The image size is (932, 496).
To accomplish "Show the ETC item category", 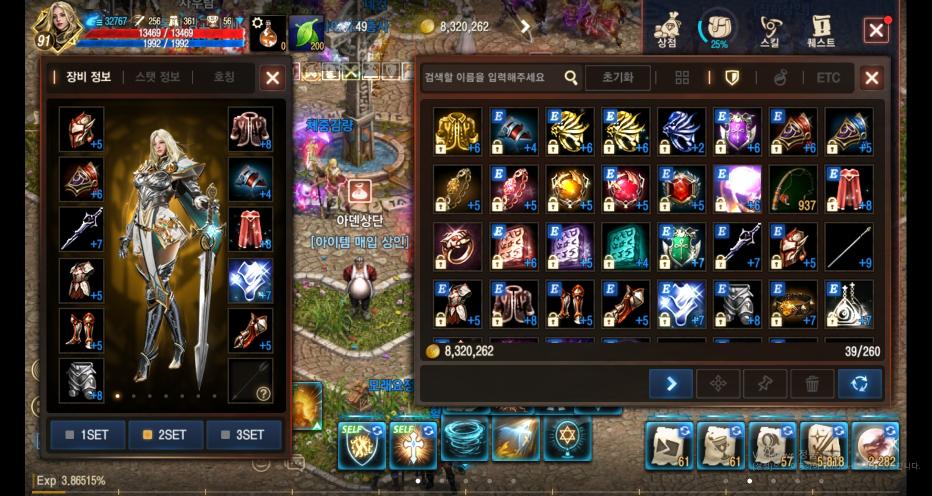I will (828, 78).
